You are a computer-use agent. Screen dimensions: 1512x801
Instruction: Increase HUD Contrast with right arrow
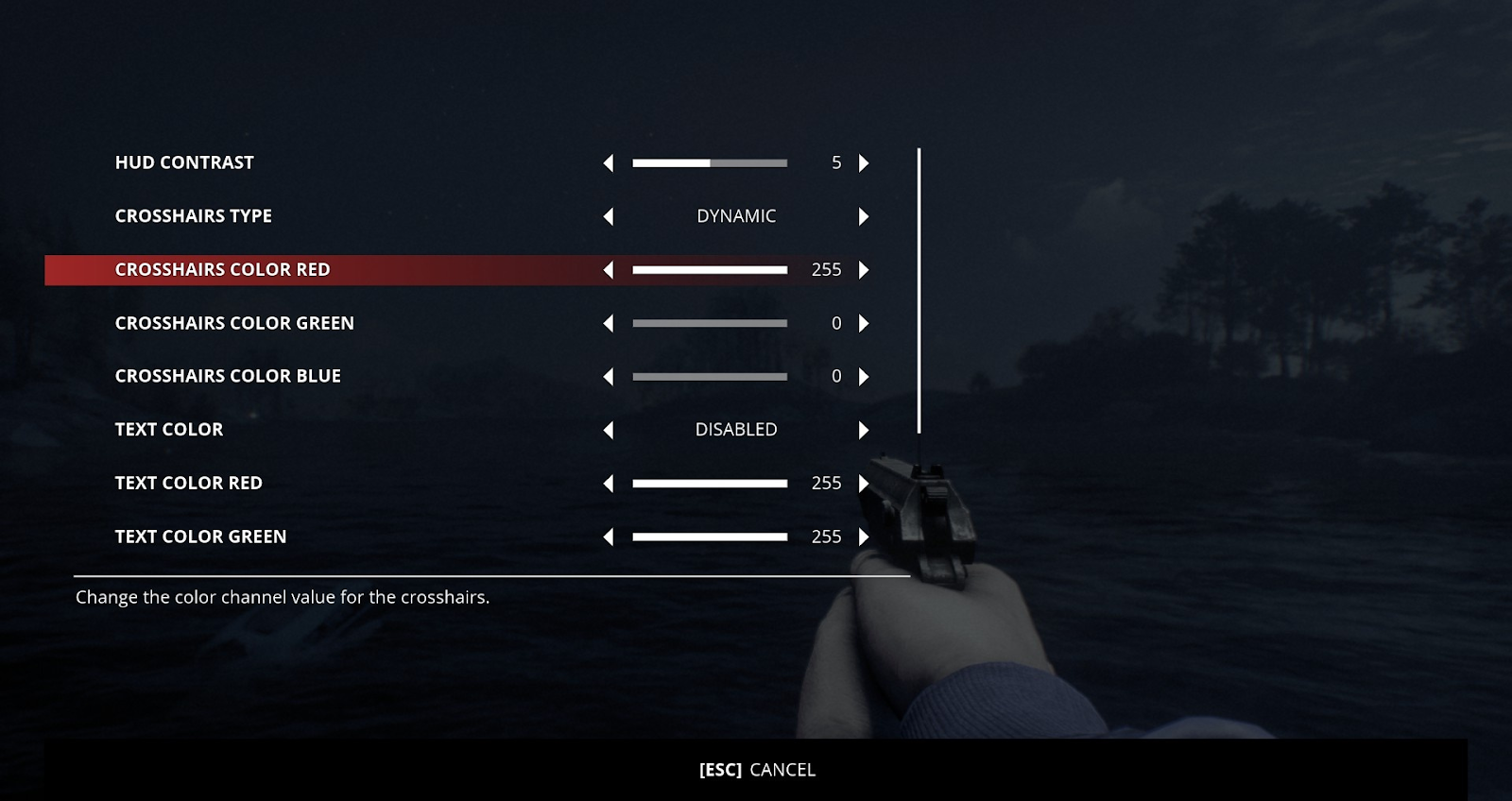(863, 163)
